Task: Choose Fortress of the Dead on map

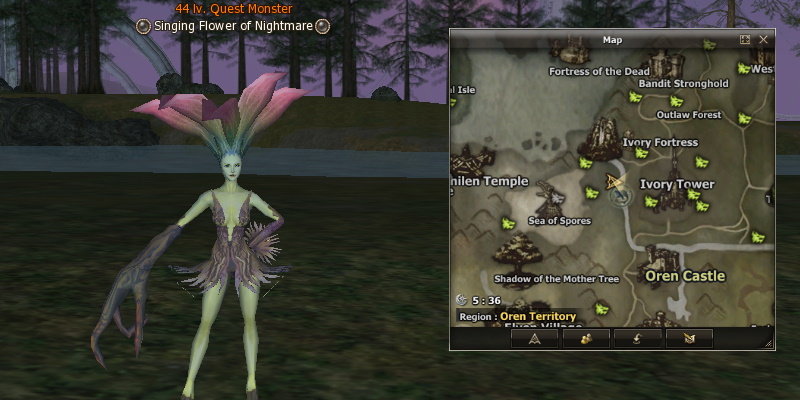Action: pyautogui.click(x=599, y=71)
